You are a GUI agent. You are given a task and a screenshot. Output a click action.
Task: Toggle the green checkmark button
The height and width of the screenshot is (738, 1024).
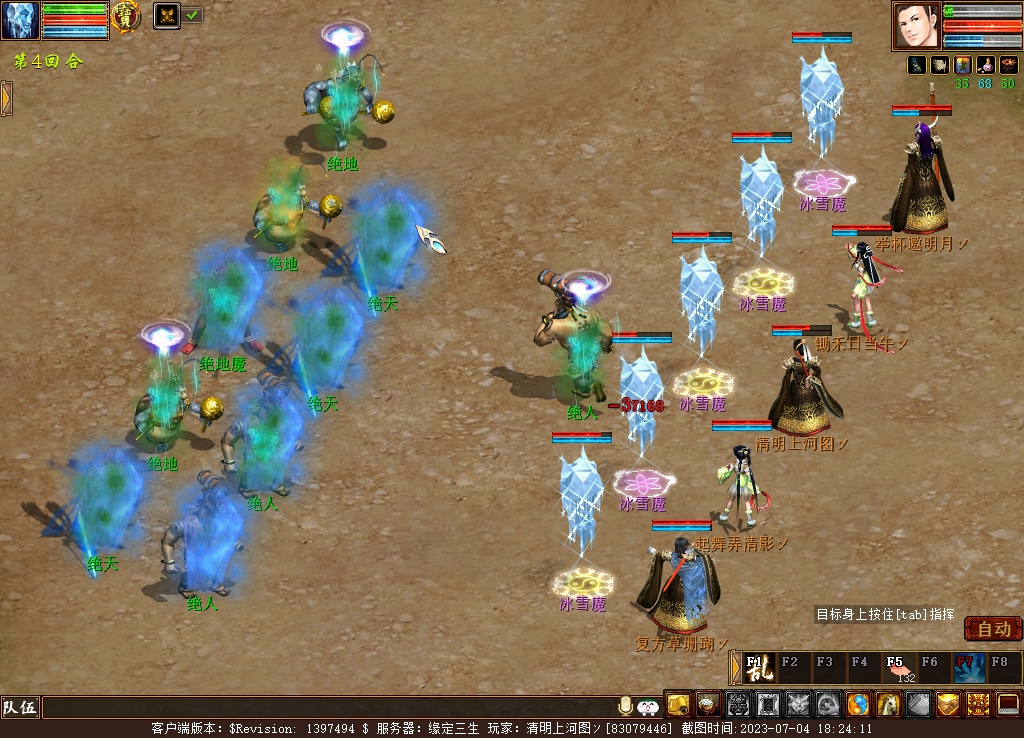pos(192,15)
